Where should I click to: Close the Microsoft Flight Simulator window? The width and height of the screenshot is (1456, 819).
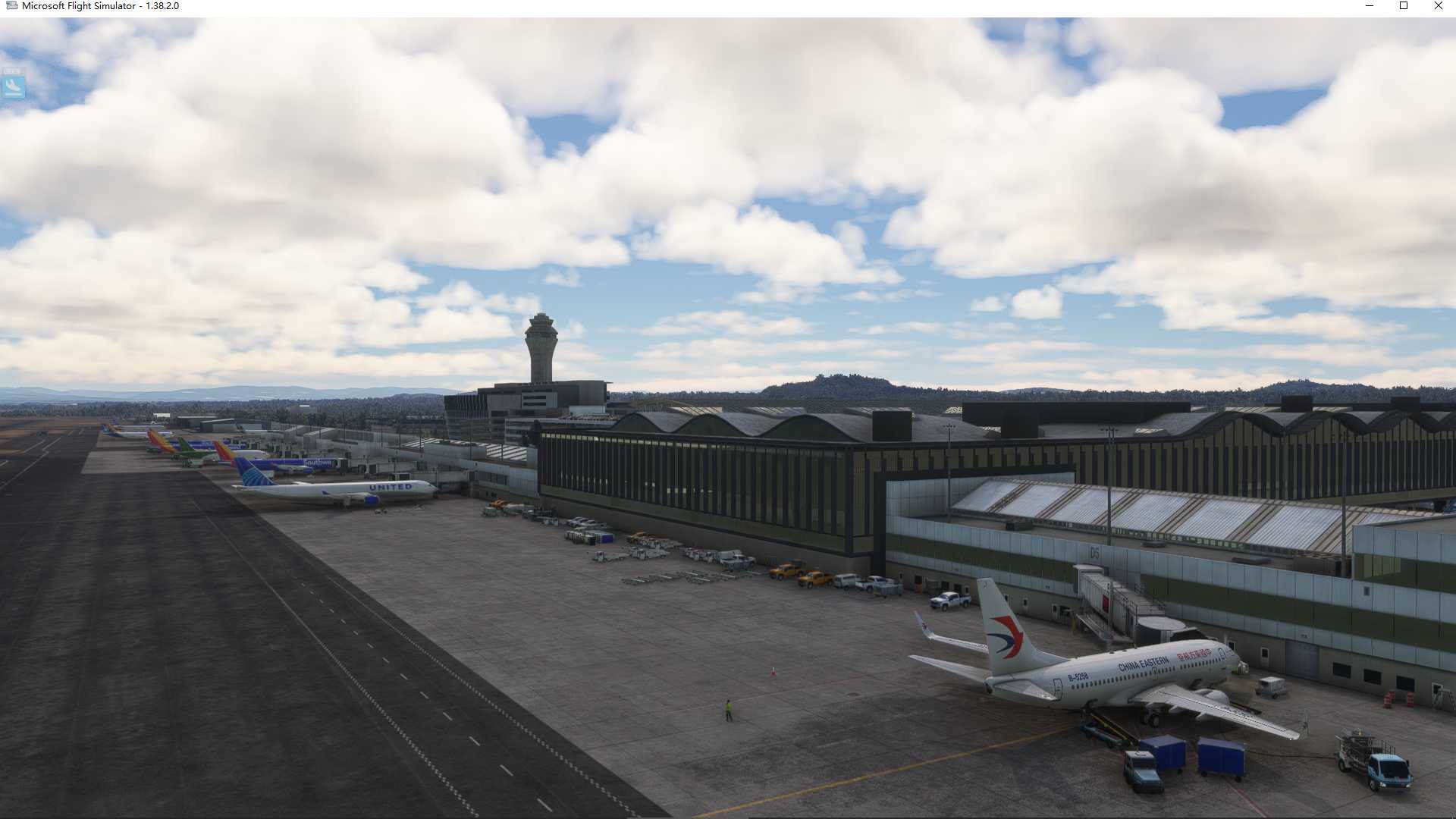point(1438,6)
